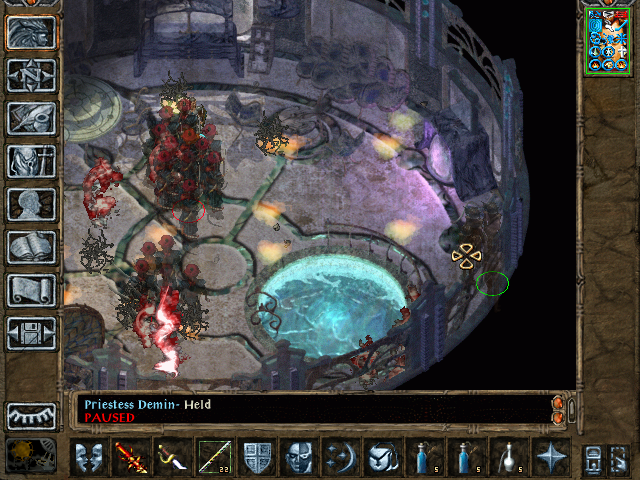Select the bow with 22 arrows
Viewport: 640px width, 480px height.
click(x=215, y=458)
